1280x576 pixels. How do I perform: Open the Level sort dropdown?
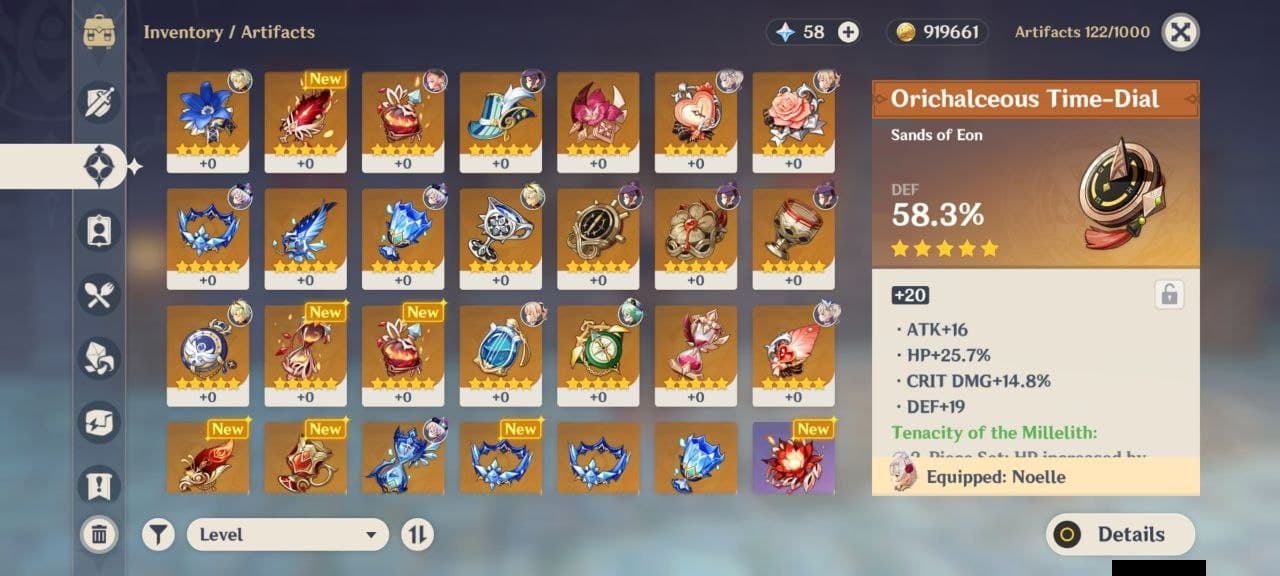287,535
